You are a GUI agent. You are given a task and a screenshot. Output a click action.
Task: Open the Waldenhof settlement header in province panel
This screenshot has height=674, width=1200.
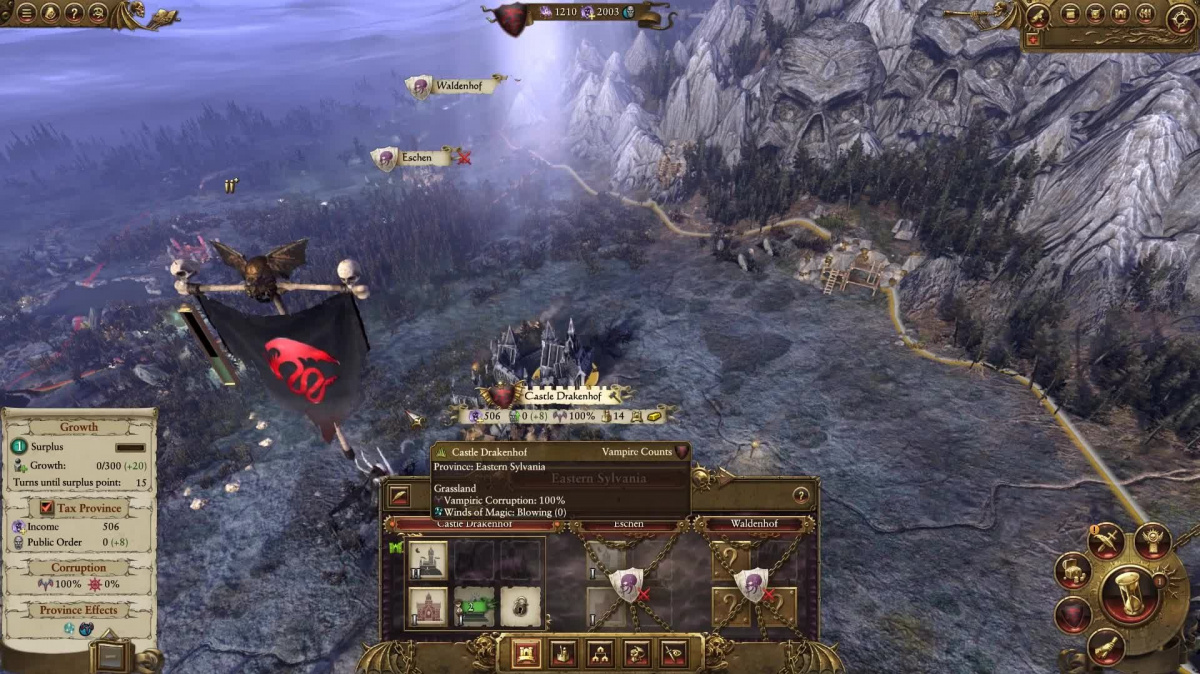(x=753, y=524)
